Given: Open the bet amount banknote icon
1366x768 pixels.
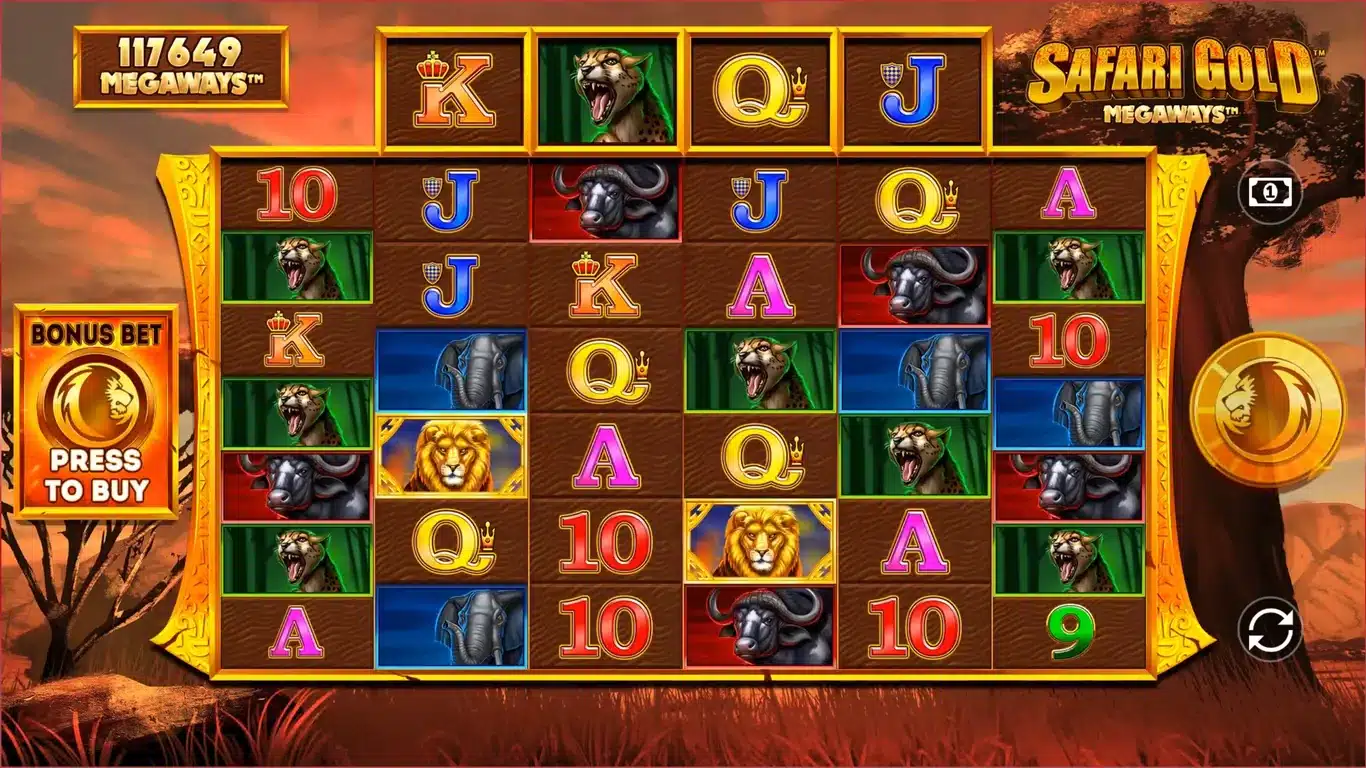Looking at the screenshot, I should [x=1269, y=190].
